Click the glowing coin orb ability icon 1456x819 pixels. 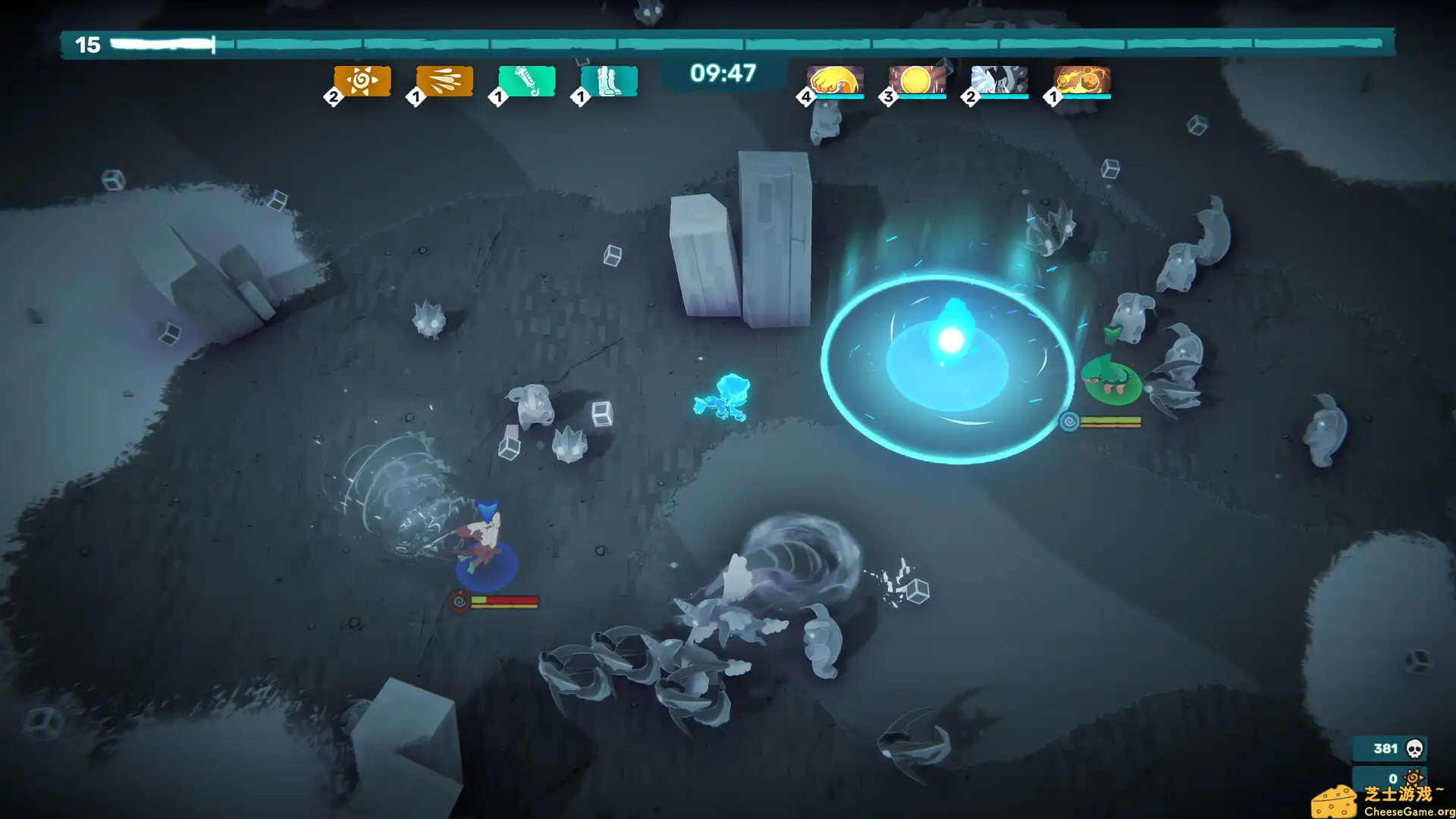(915, 78)
